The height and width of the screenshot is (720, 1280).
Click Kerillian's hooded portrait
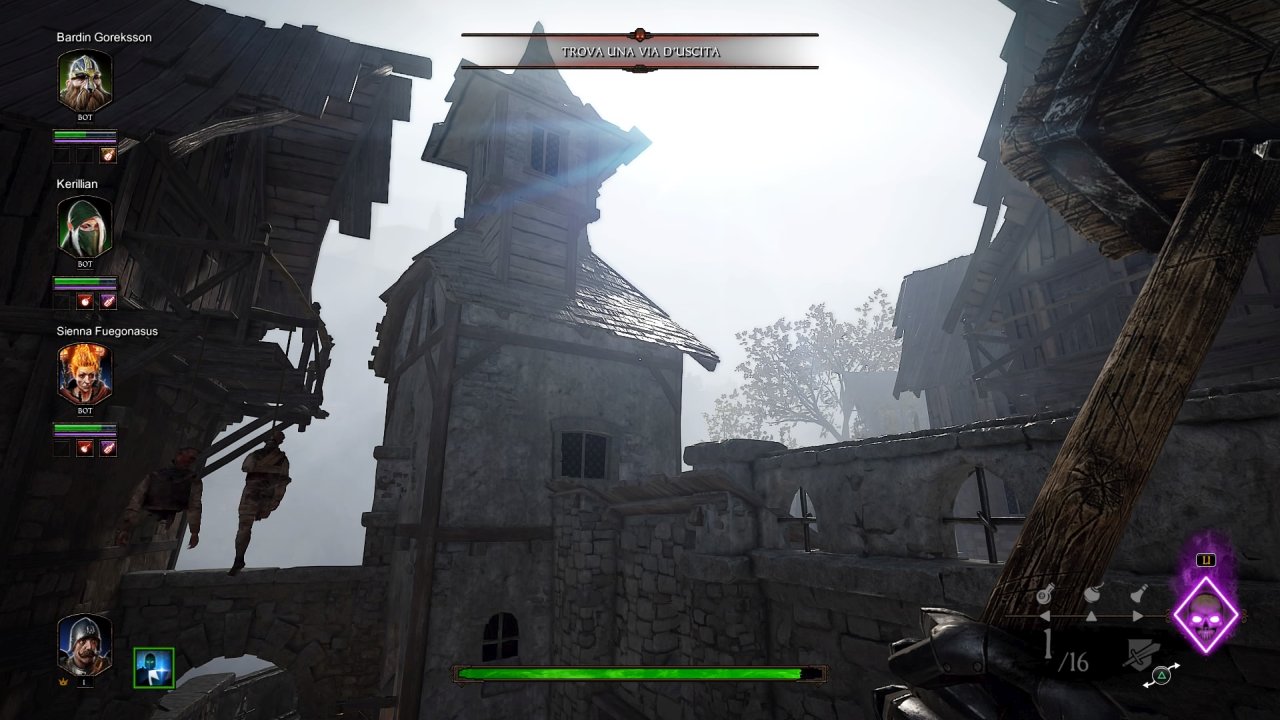tap(85, 227)
